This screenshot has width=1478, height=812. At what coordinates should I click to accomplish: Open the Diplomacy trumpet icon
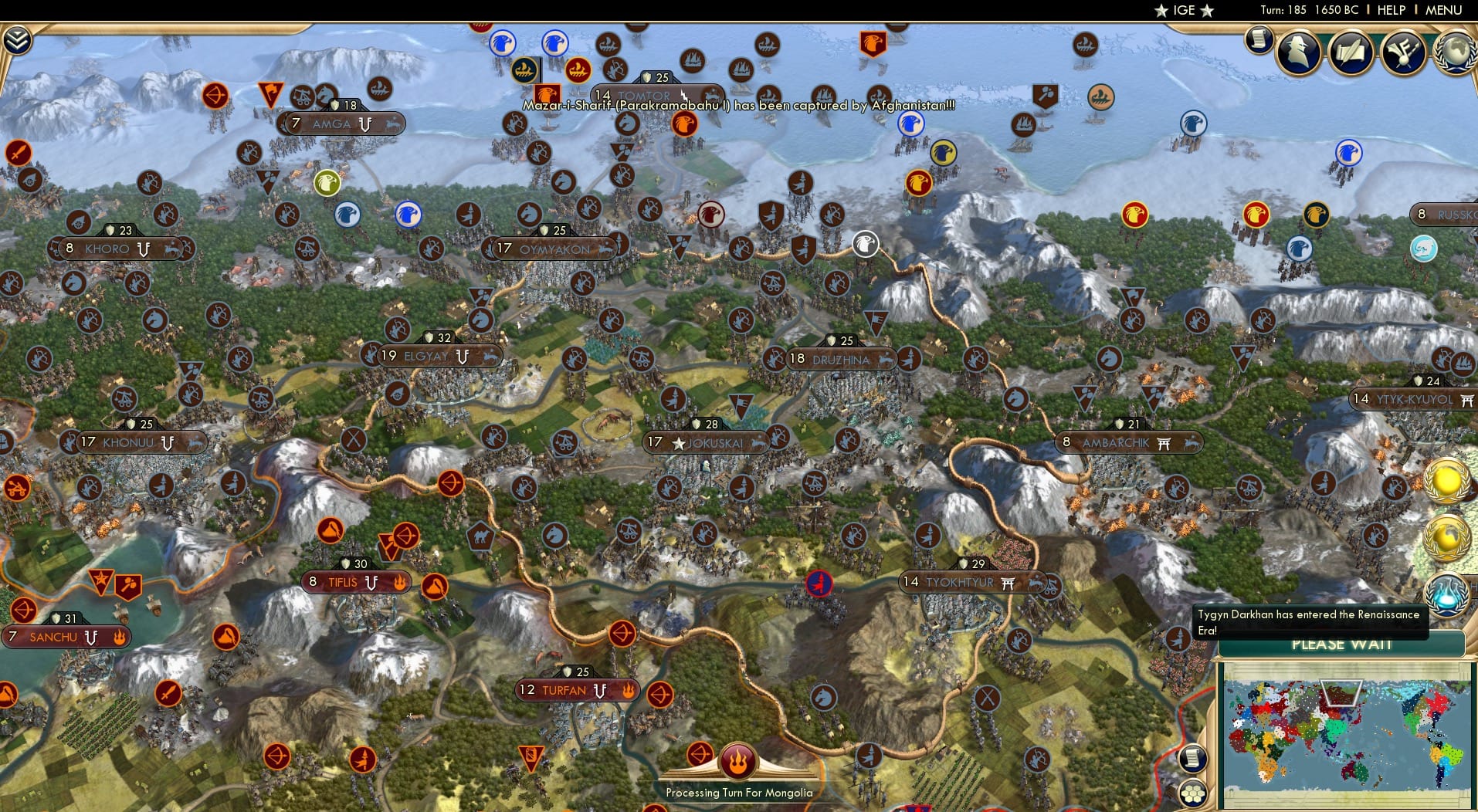1405,52
